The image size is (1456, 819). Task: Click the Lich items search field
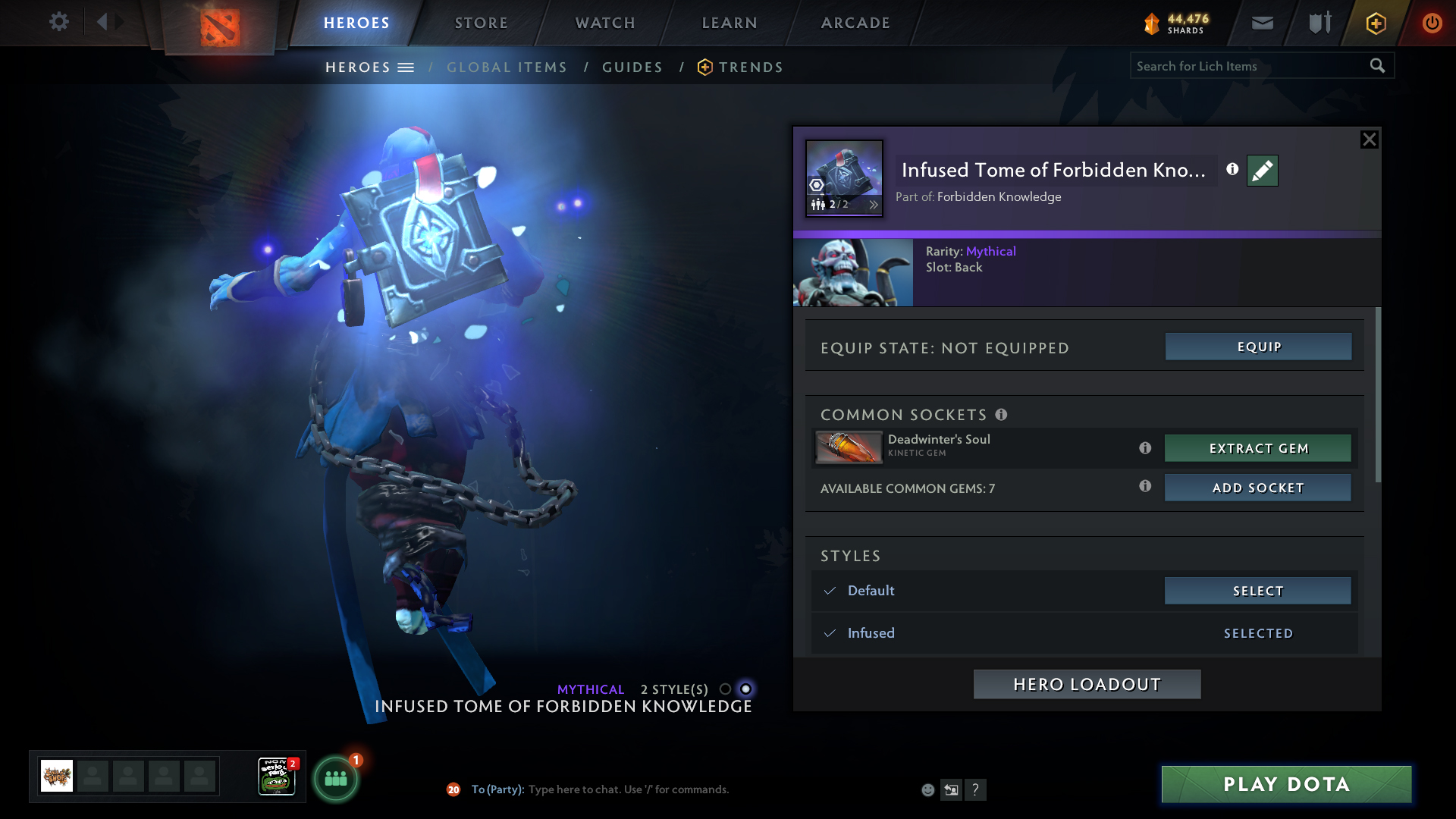point(1247,66)
